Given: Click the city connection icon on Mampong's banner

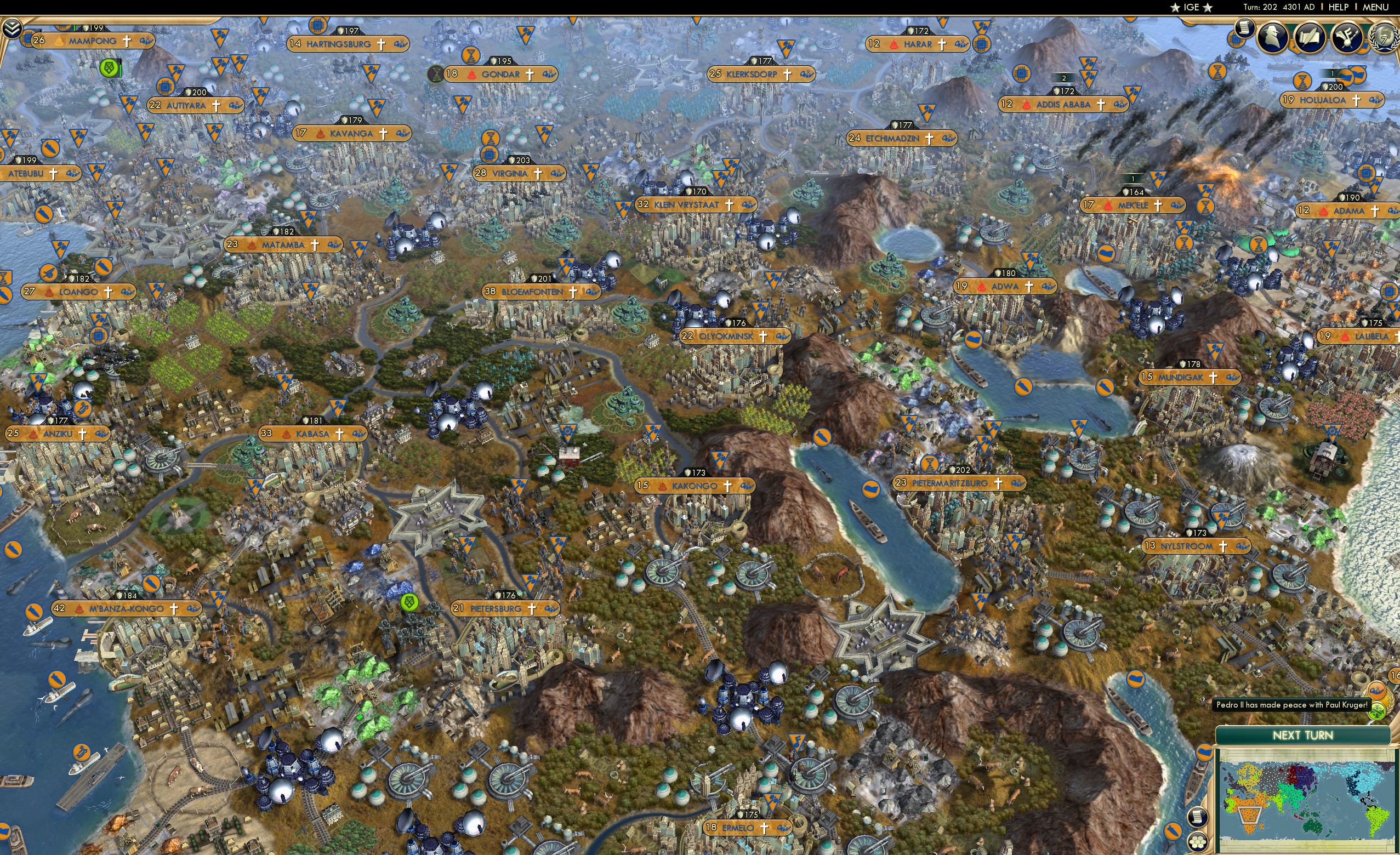Looking at the screenshot, I should (145, 42).
